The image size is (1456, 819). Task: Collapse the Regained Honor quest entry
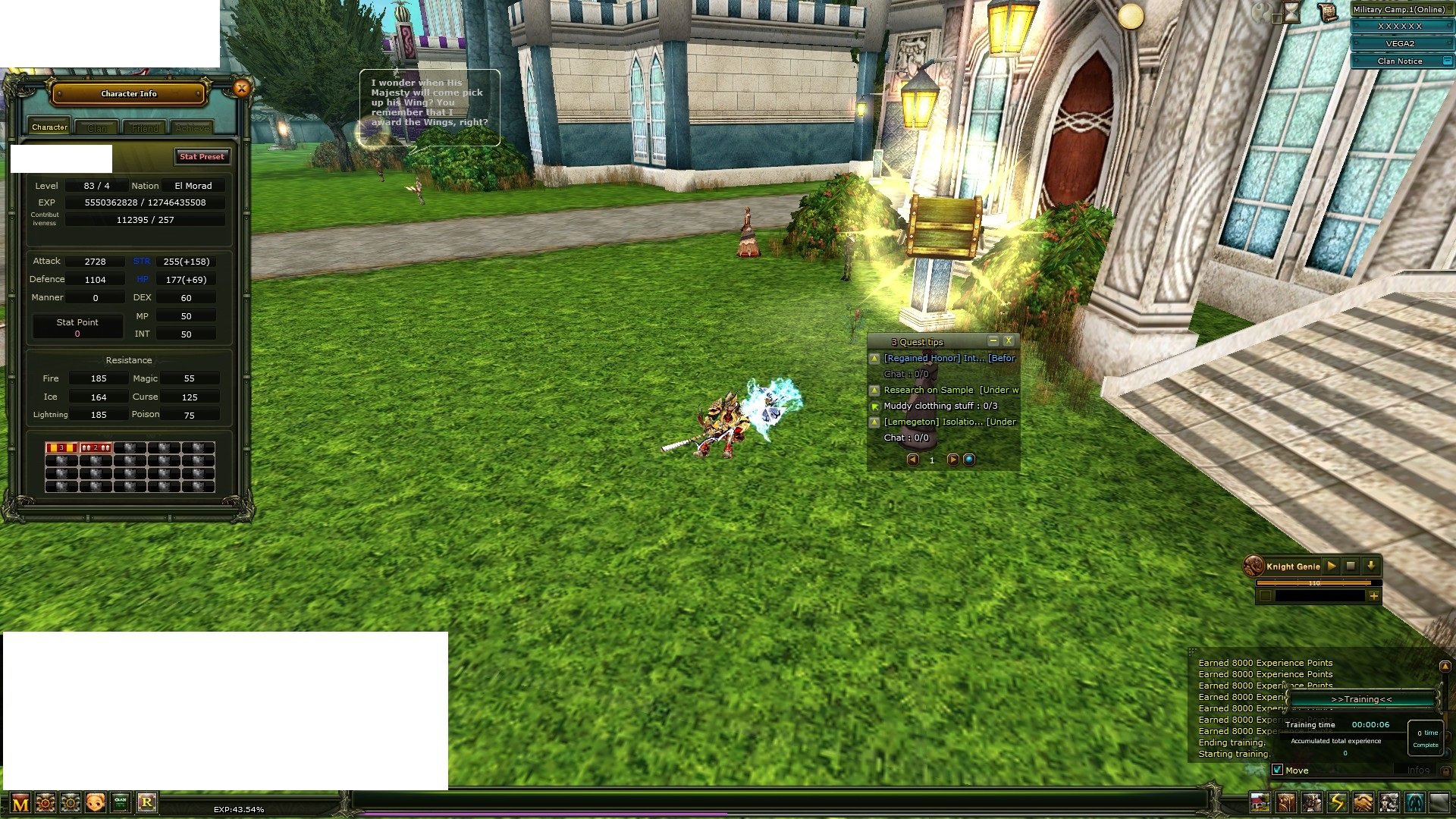(x=873, y=358)
